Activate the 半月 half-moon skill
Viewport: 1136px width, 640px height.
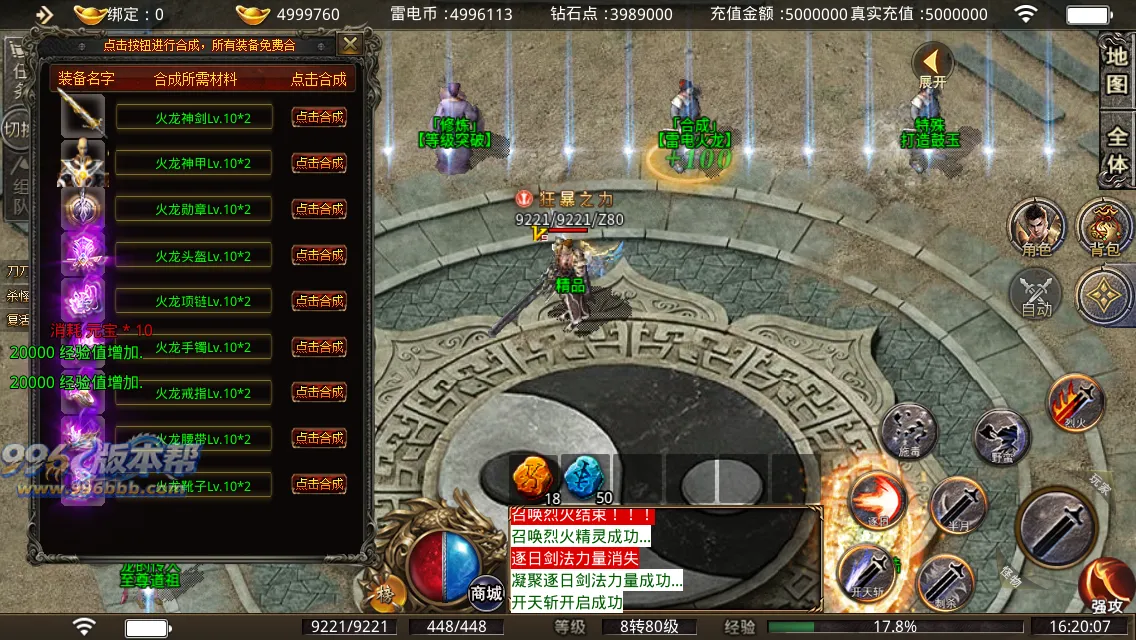[x=959, y=505]
